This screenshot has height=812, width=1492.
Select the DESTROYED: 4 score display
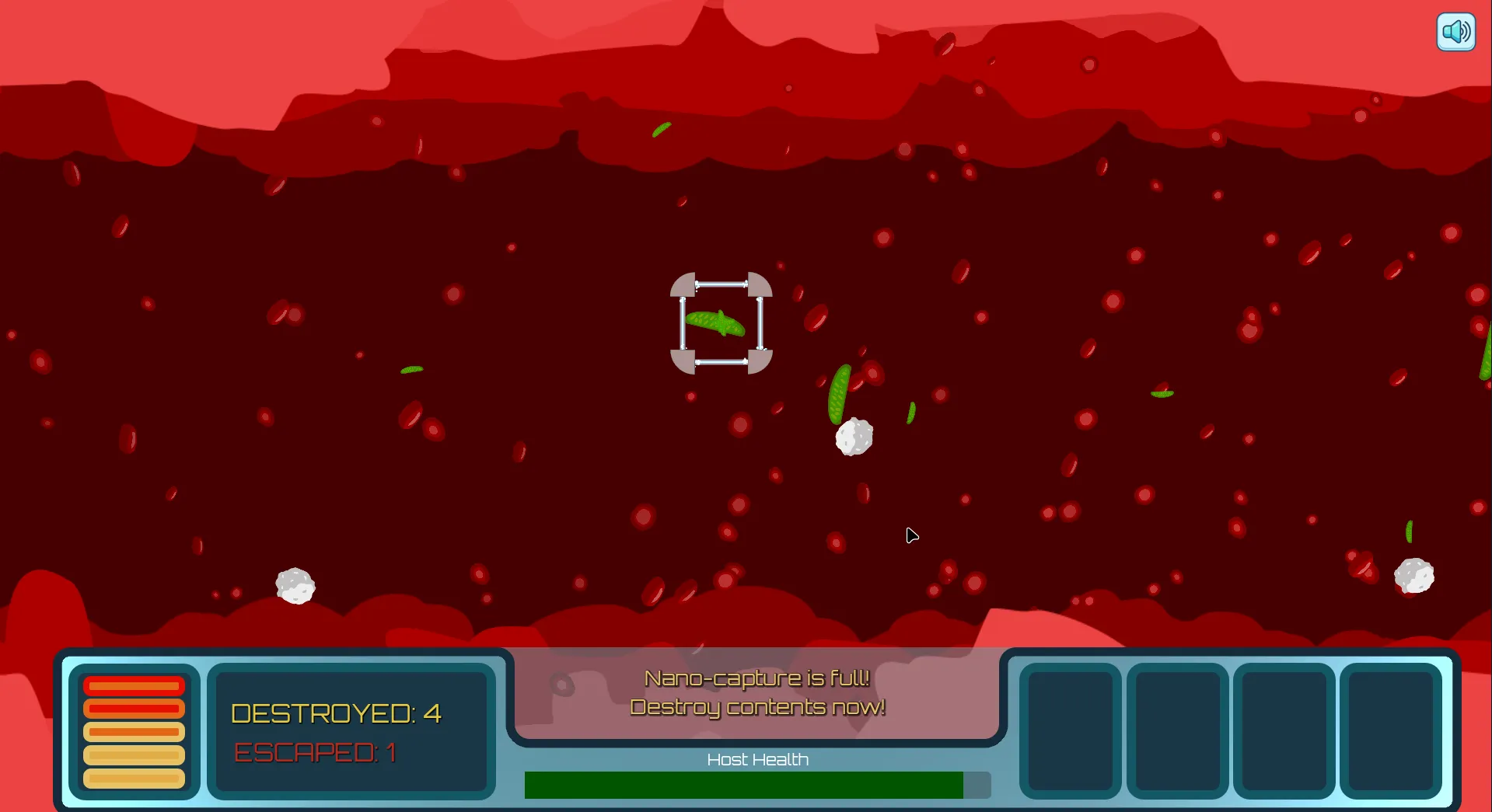336,713
